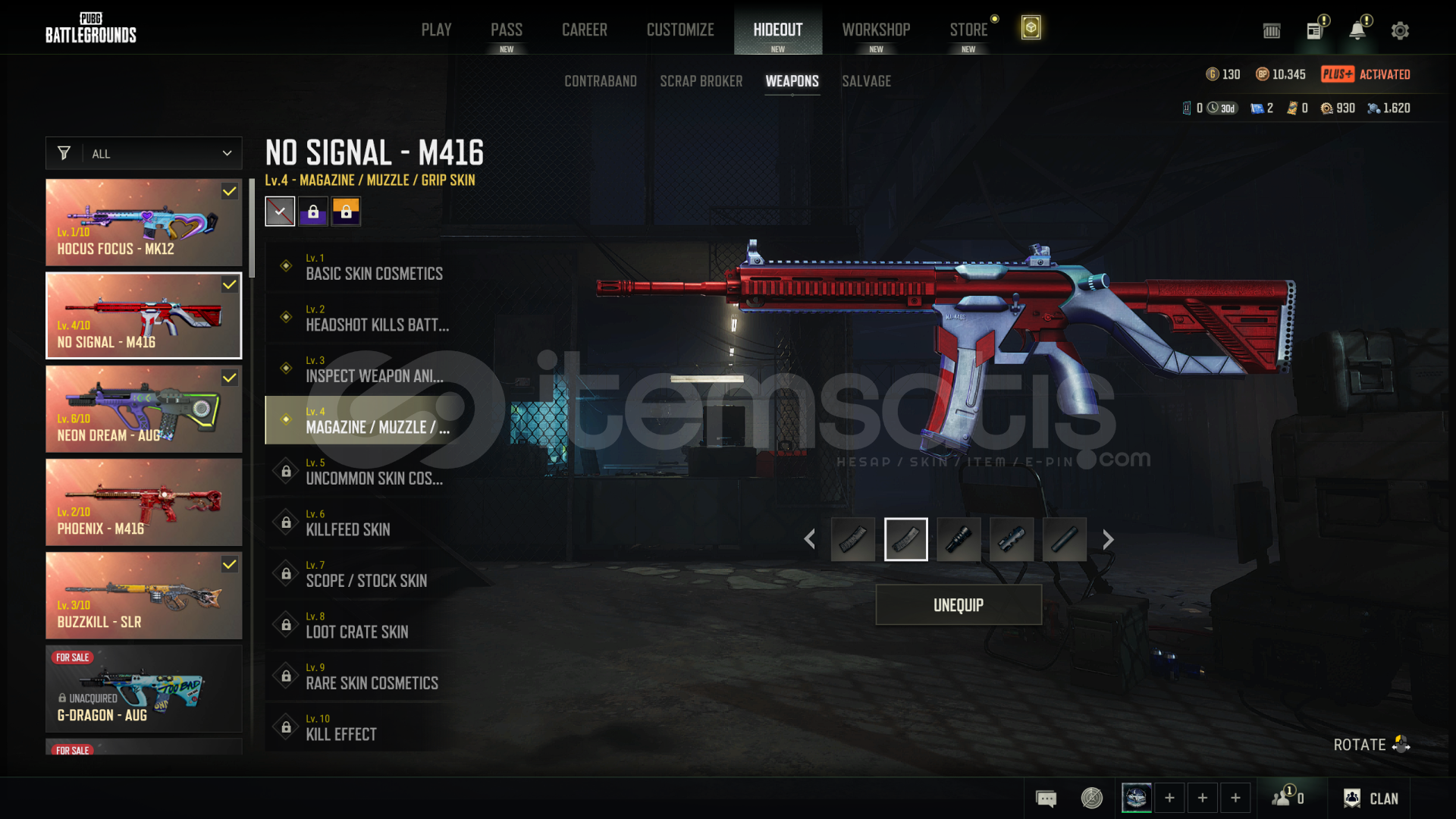Show next attachment thumbnails with right arrow
The height and width of the screenshot is (819, 1456).
[x=1108, y=539]
